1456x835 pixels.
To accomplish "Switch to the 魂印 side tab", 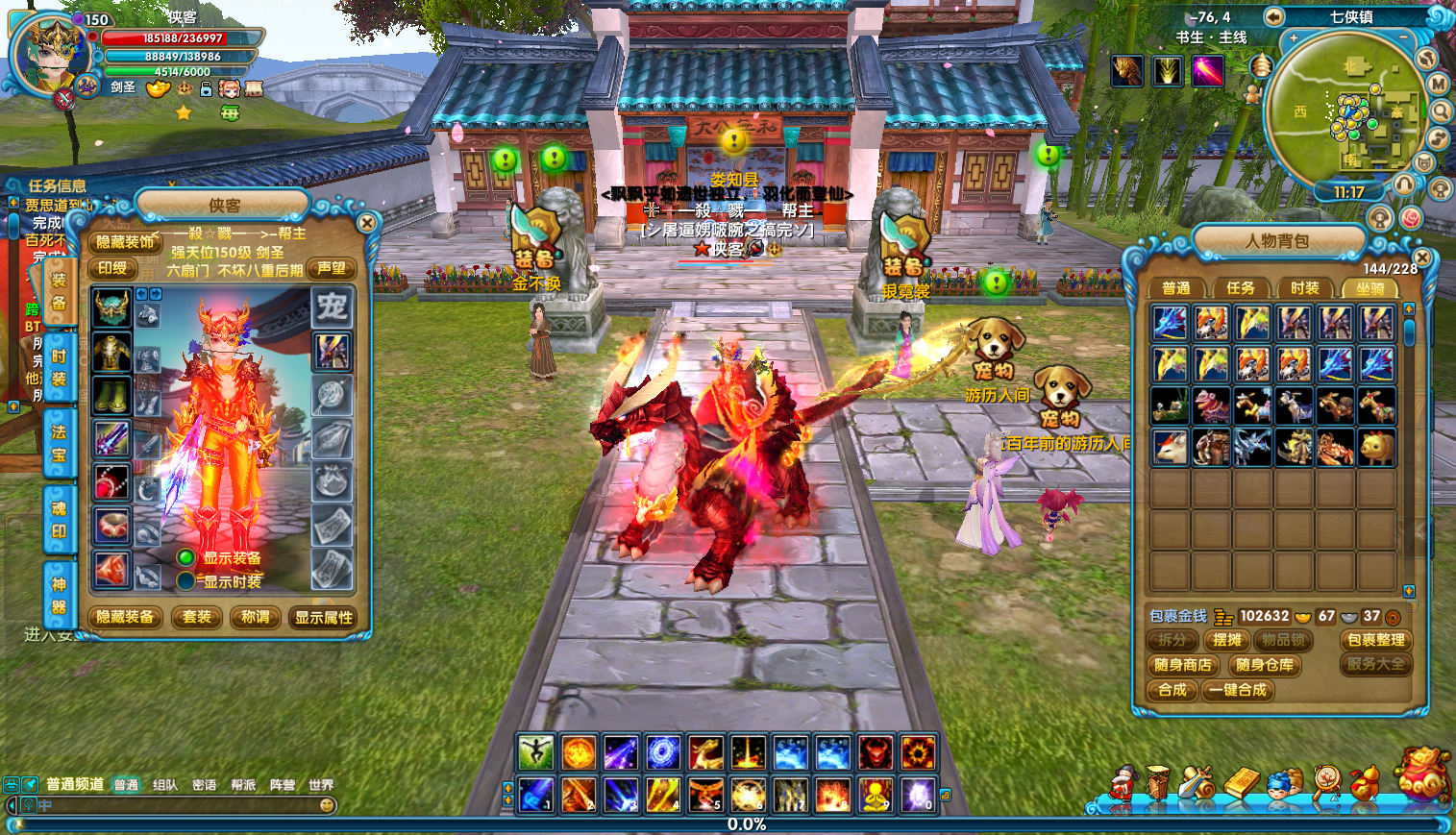I will pyautogui.click(x=59, y=519).
